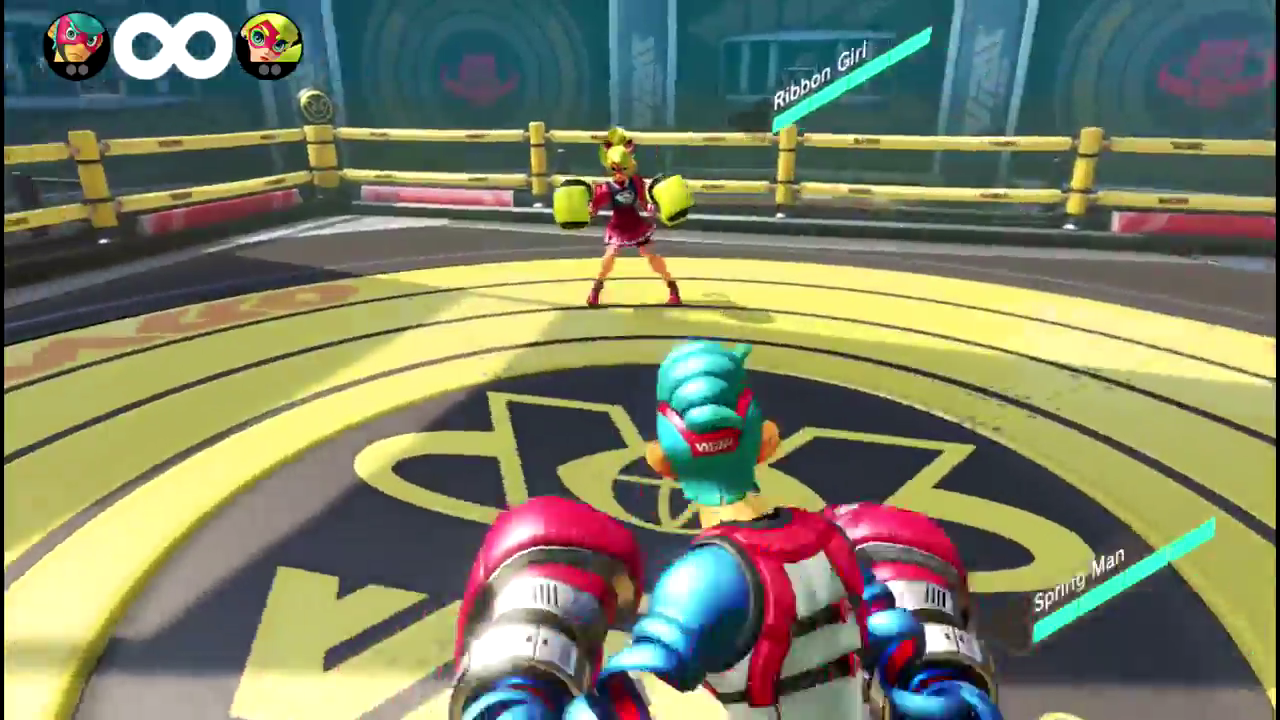
Task: Toggle the Spring Man portrait on the scoreboard
Action: coord(75,44)
